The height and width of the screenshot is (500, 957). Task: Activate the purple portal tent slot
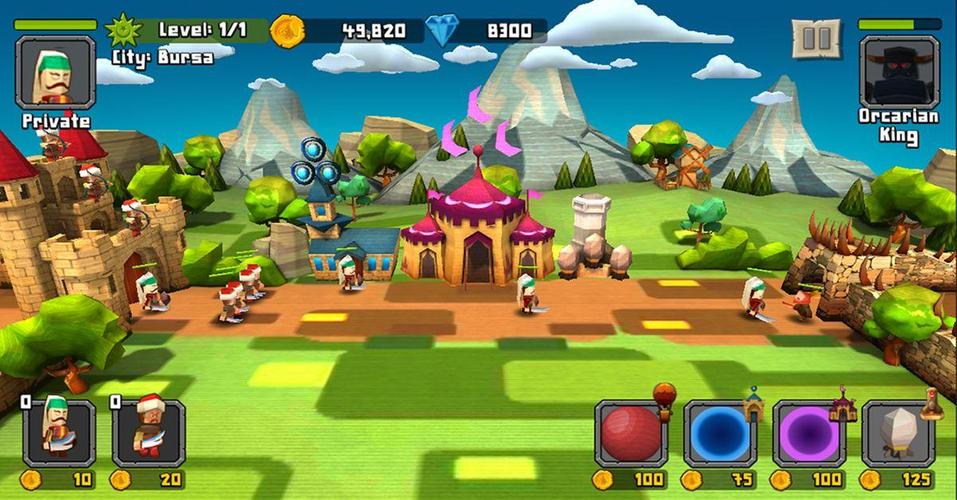tap(809, 434)
